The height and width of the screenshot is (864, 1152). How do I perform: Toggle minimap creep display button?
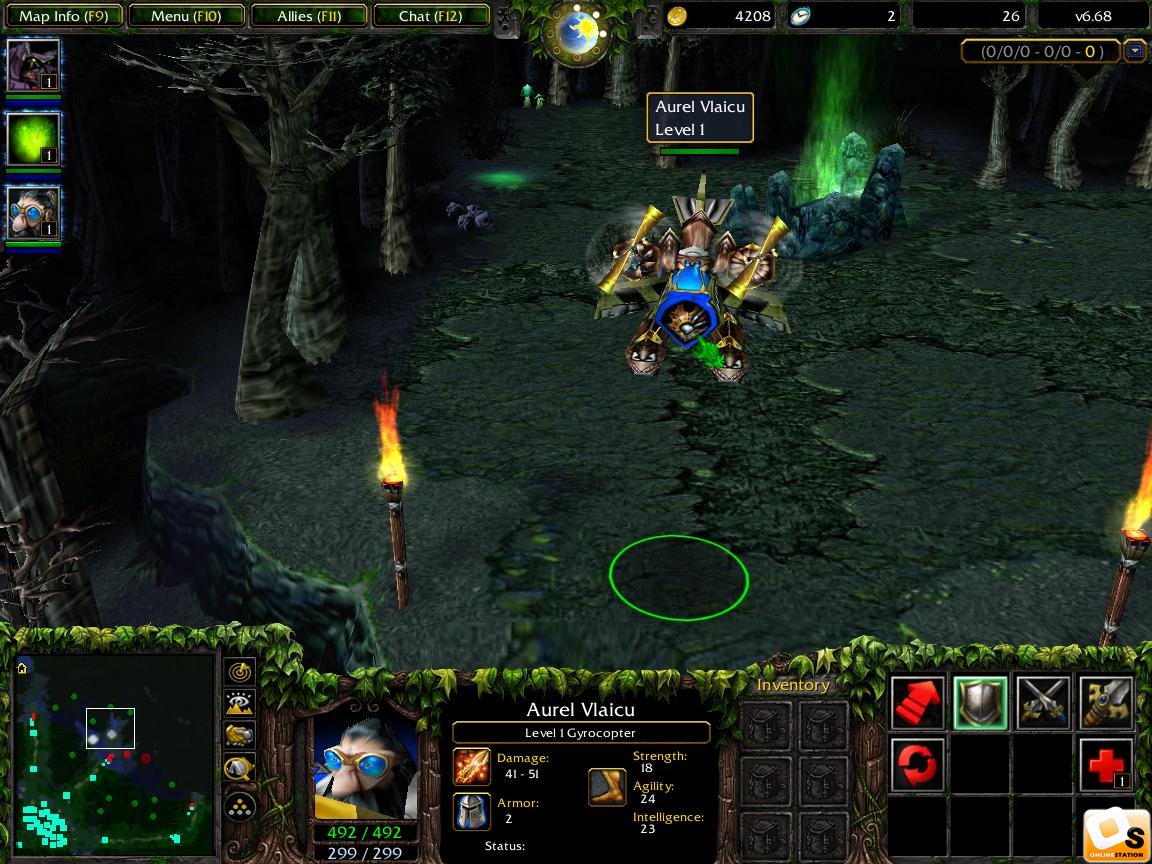click(x=240, y=769)
